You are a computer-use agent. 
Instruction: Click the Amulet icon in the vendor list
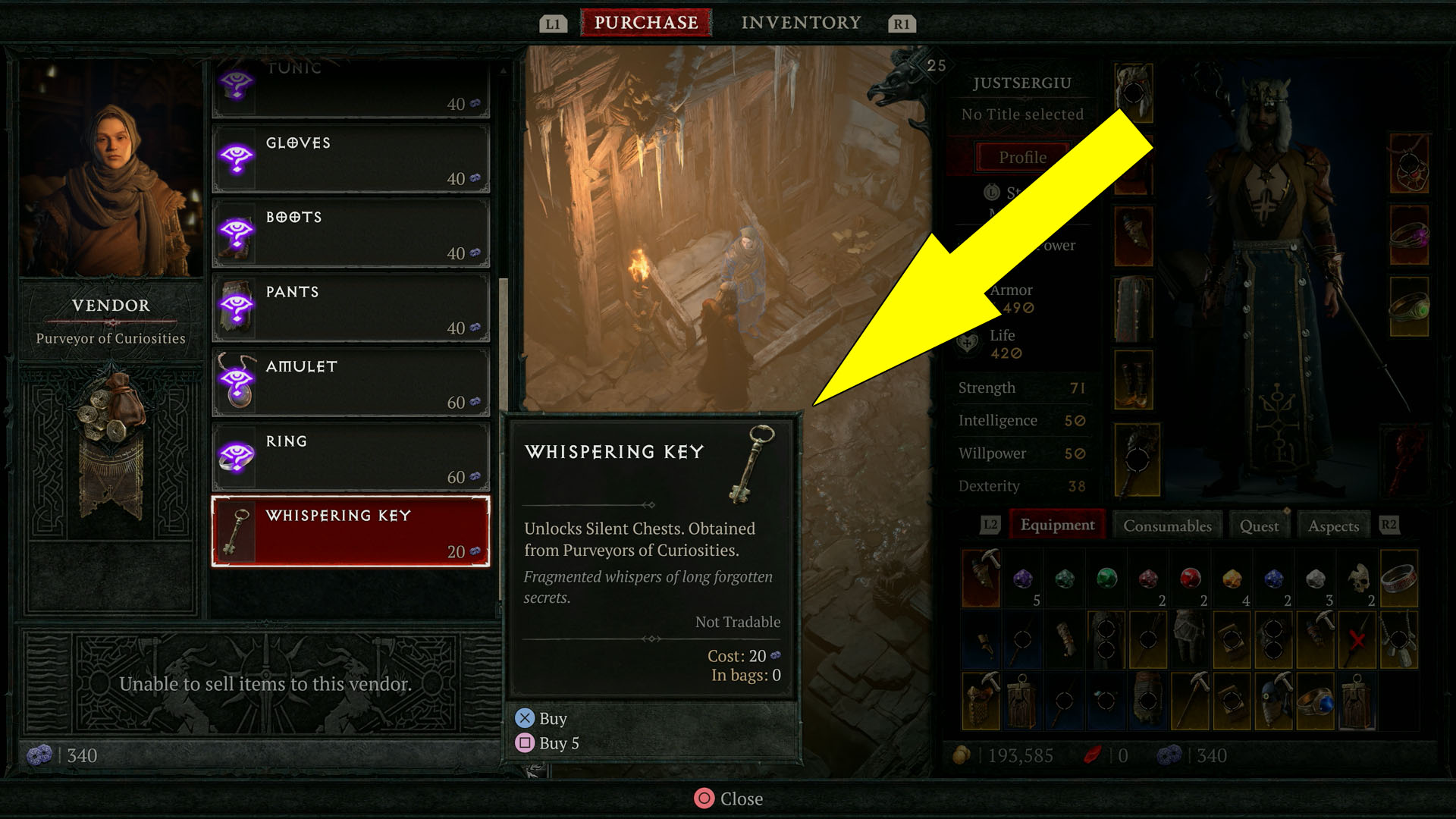click(237, 381)
